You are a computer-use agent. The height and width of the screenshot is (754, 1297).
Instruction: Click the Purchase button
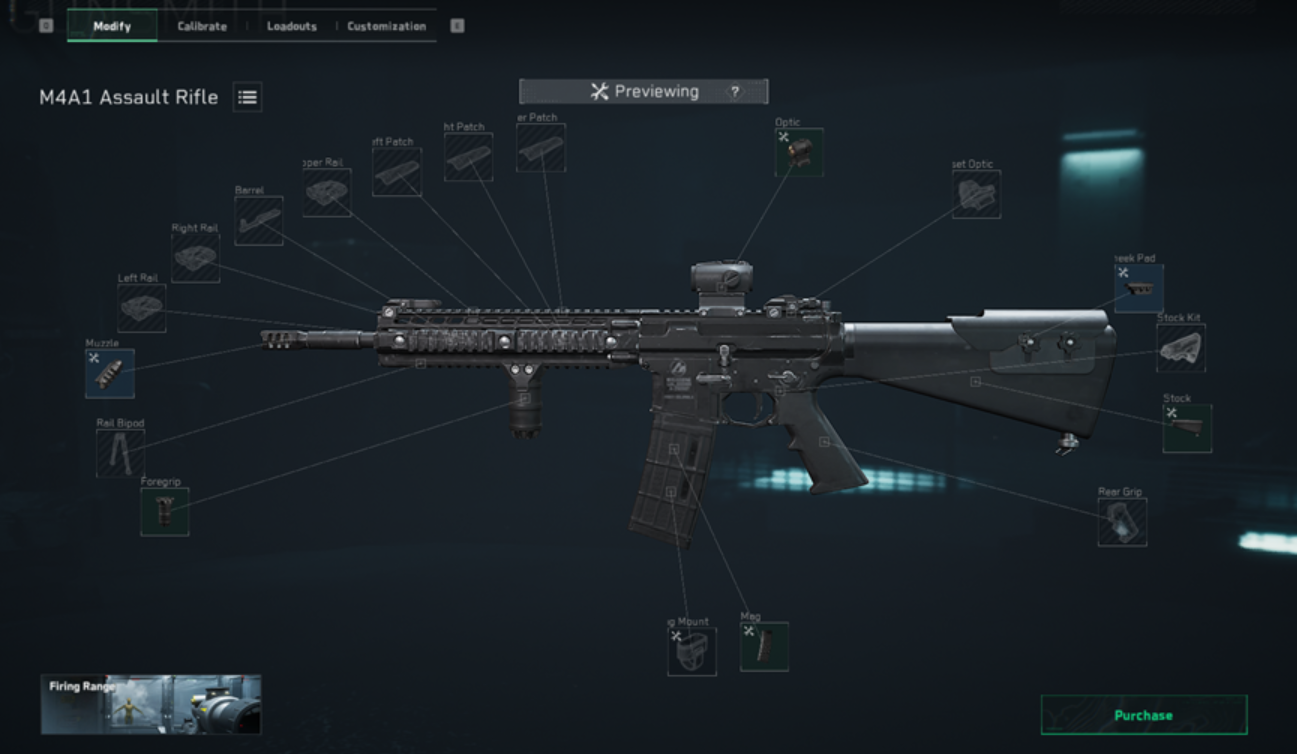[1141, 715]
